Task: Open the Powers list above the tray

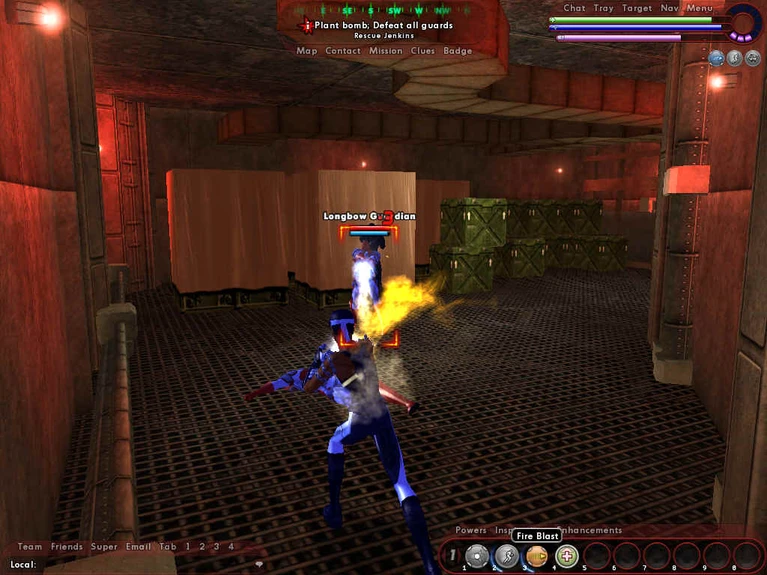Action: (471, 530)
